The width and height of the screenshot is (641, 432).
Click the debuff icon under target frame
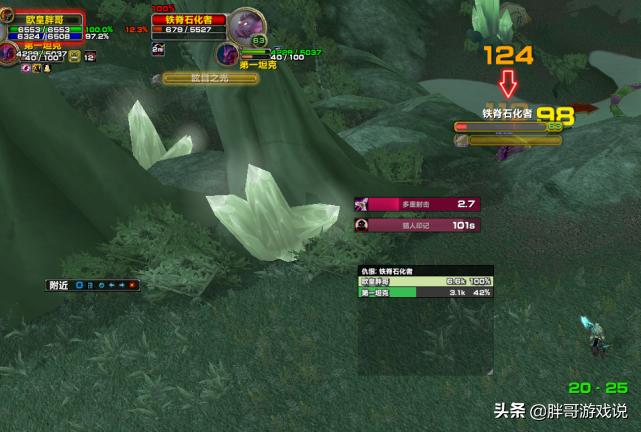point(156,77)
